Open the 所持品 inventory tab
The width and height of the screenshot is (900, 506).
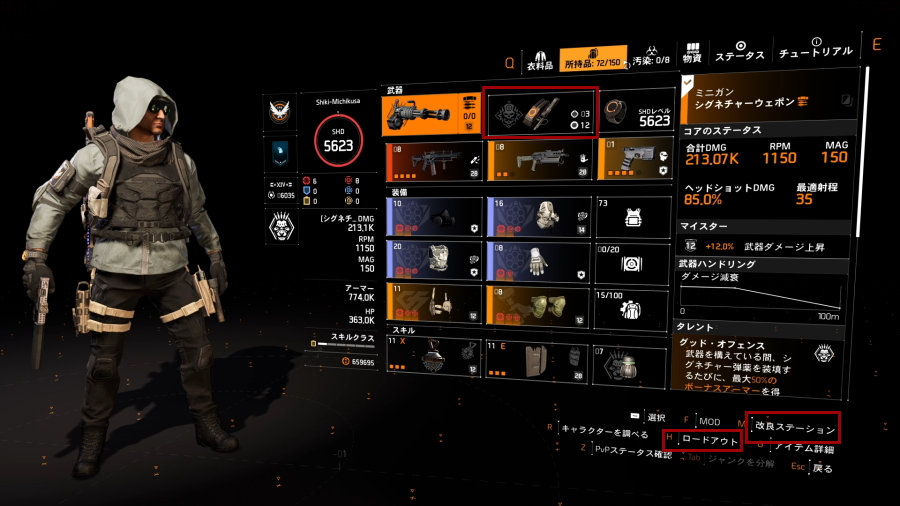[594, 59]
